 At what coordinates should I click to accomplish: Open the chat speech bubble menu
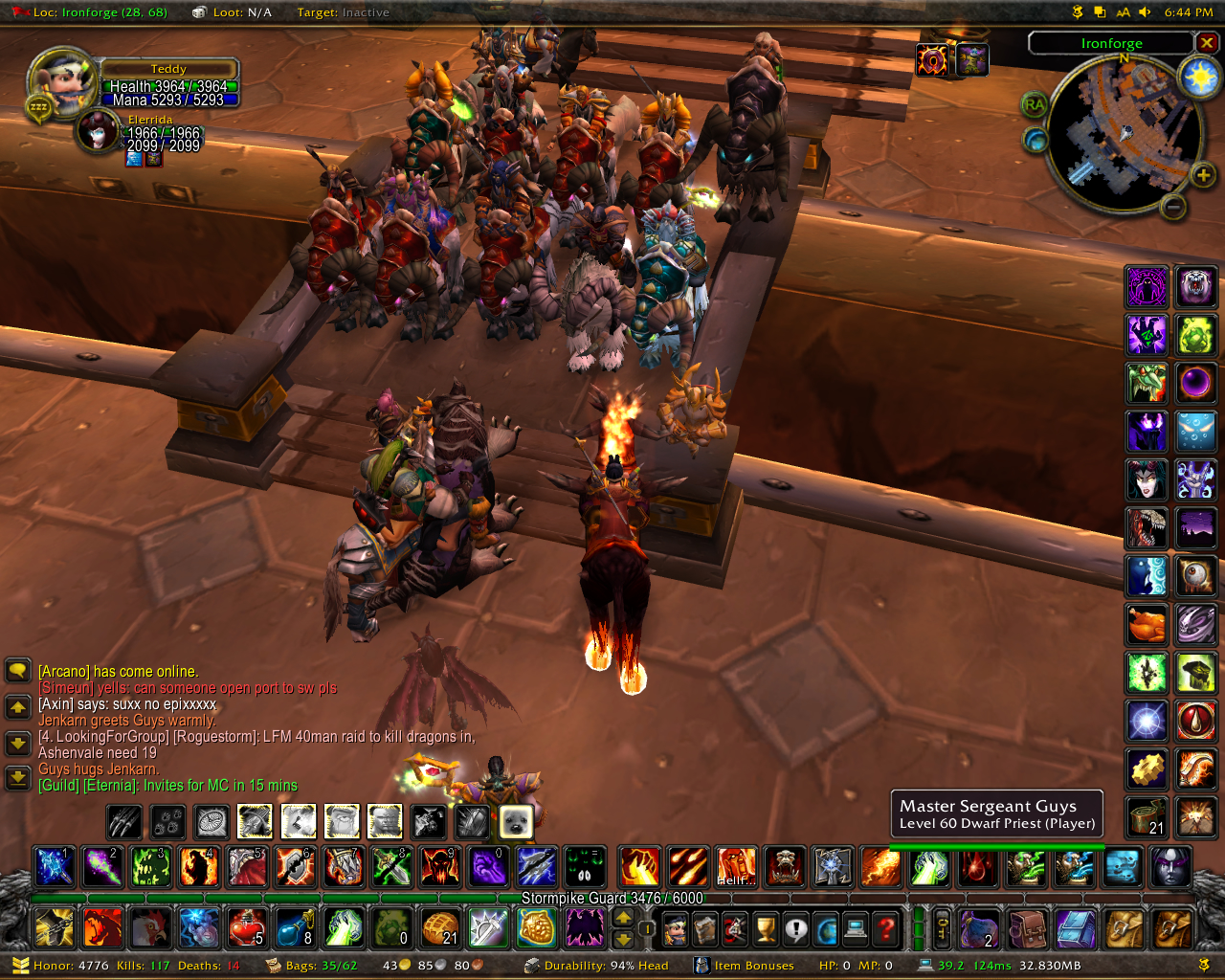[x=18, y=670]
